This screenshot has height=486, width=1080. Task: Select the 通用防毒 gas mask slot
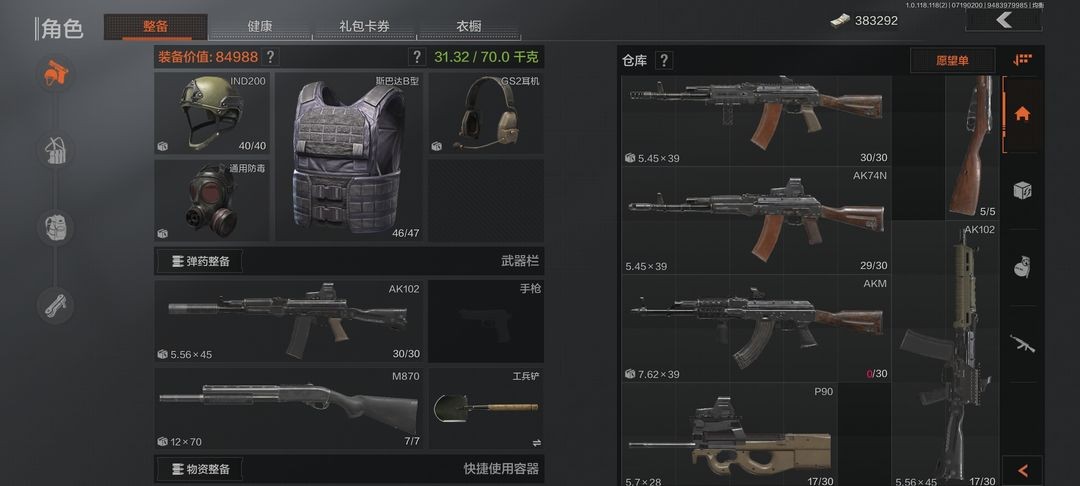(211, 200)
